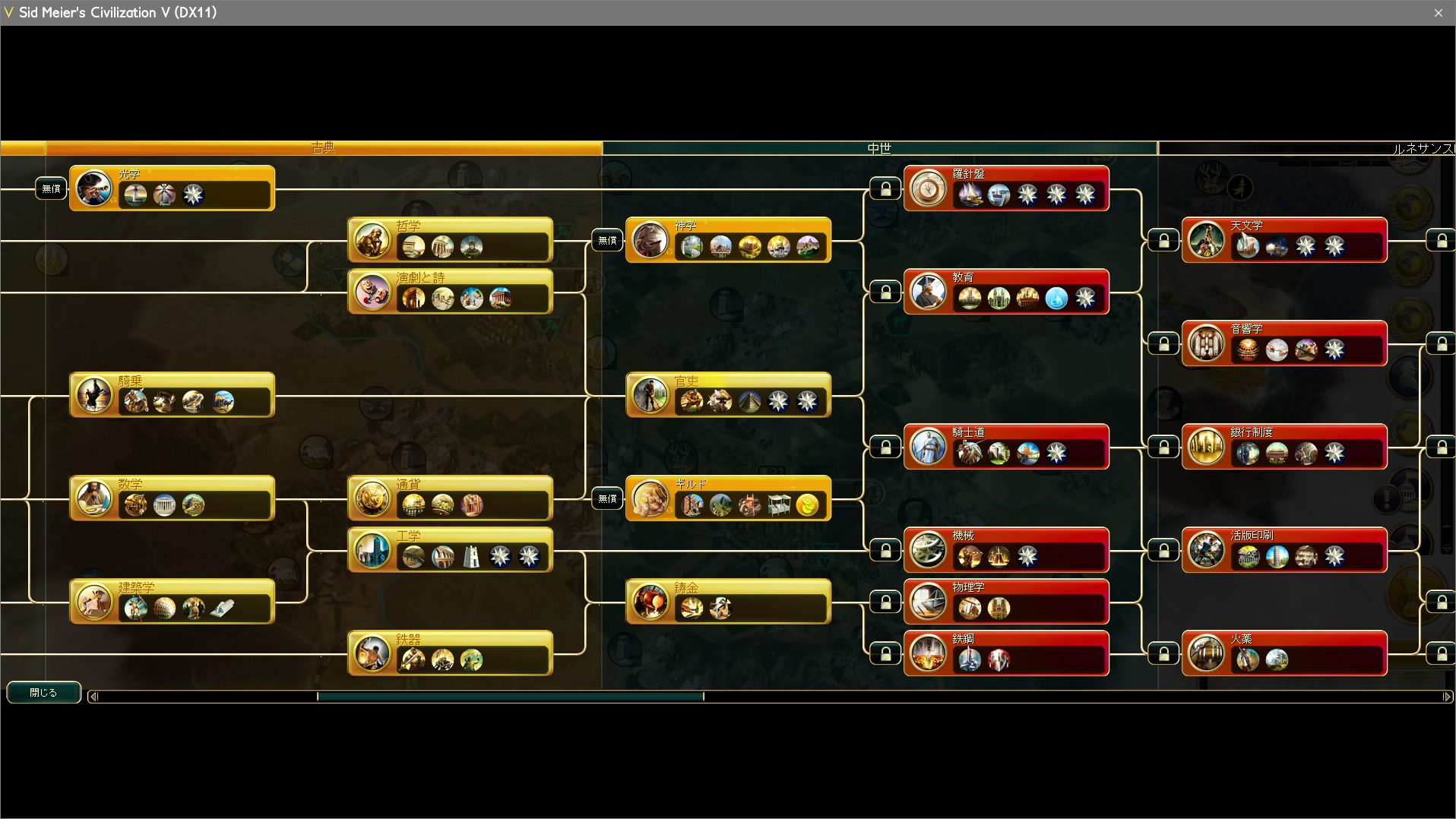
Task: Choose the 哲学 technology node
Action: [x=450, y=239]
